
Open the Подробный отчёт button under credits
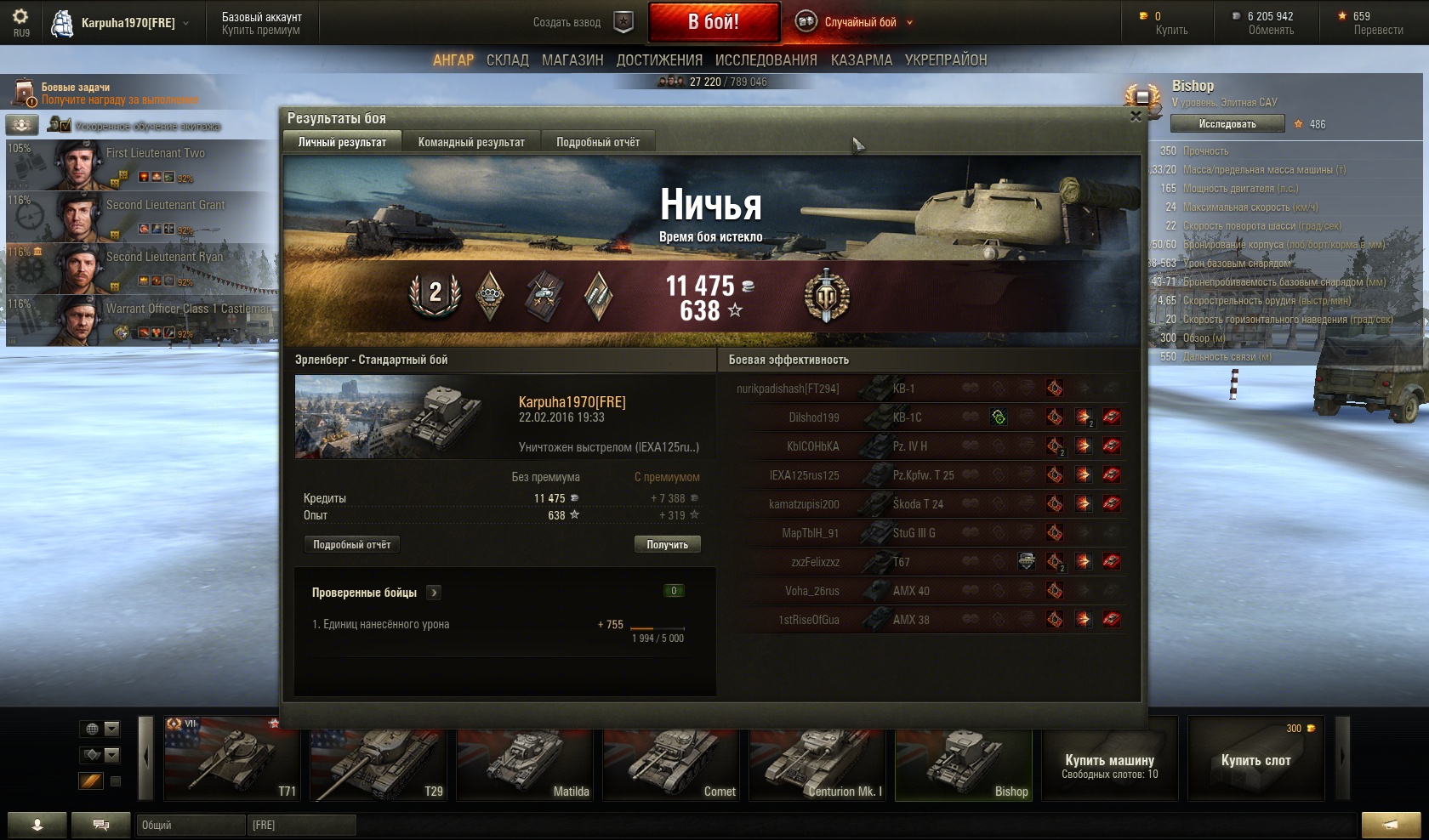[x=351, y=544]
